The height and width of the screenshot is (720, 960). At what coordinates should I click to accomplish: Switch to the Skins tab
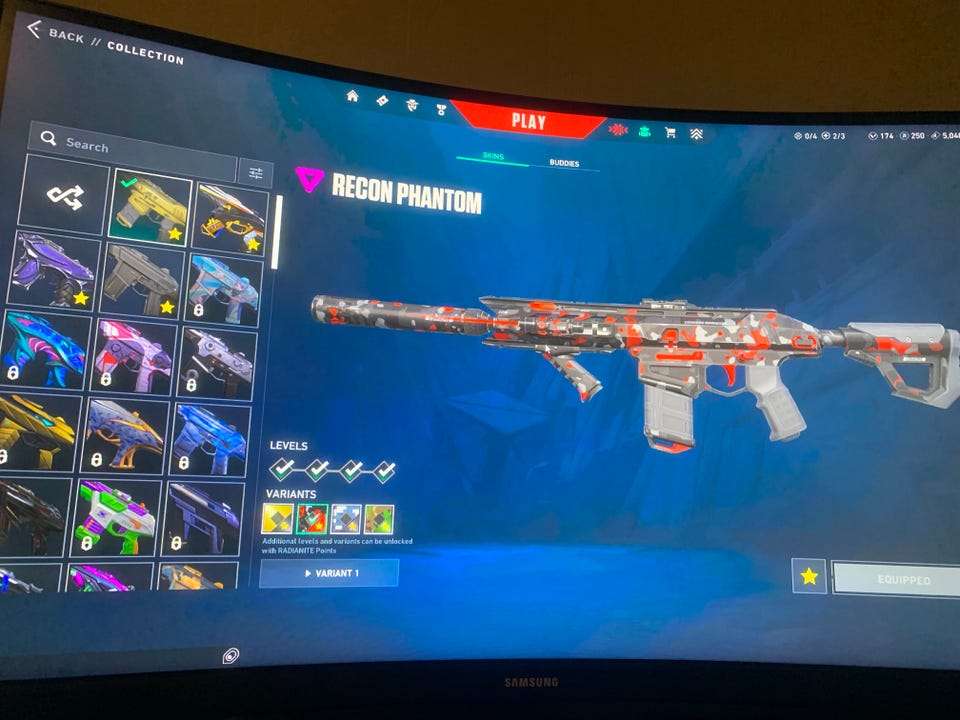[493, 158]
